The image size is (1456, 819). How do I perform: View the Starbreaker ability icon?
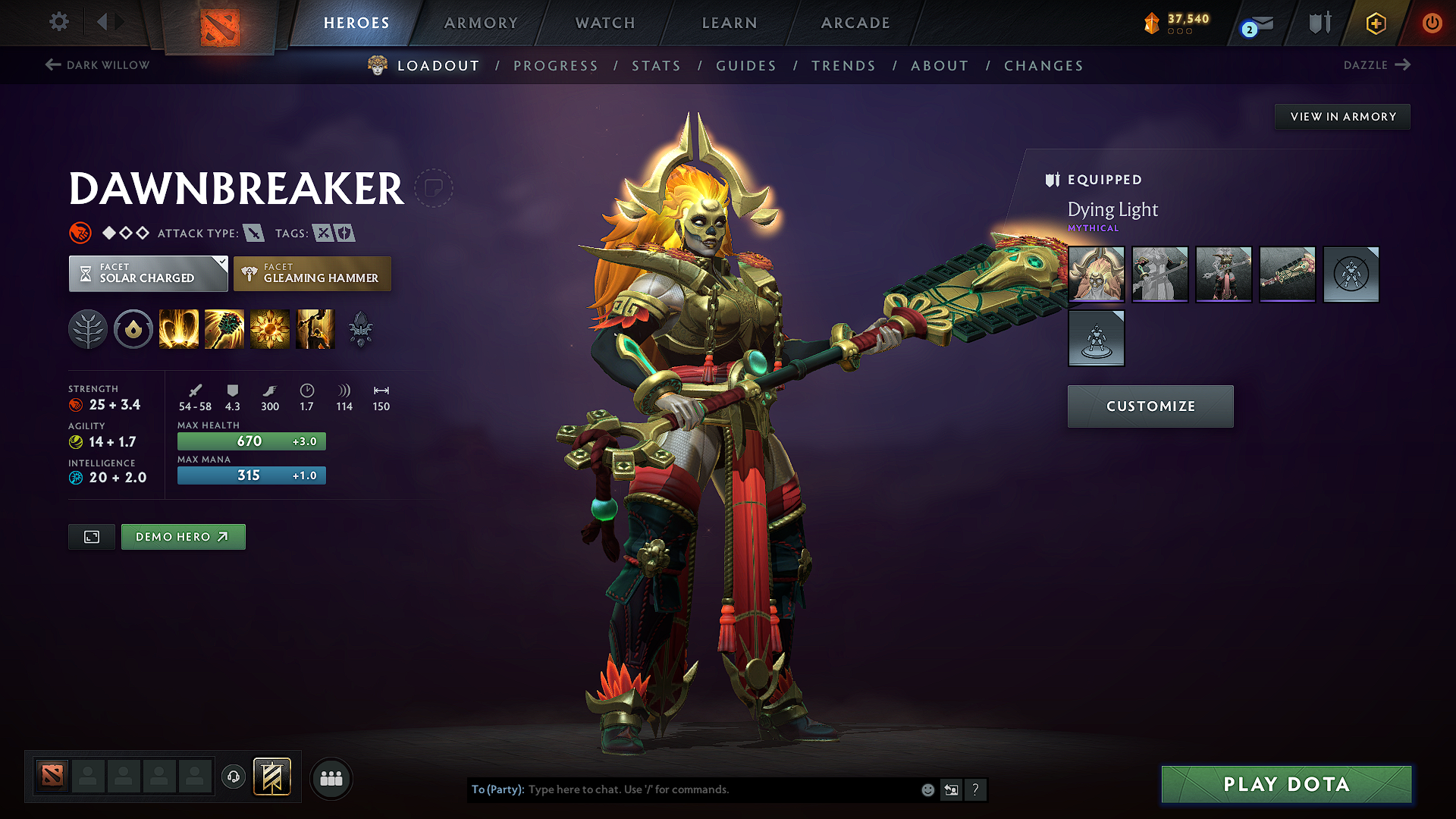[x=178, y=328]
